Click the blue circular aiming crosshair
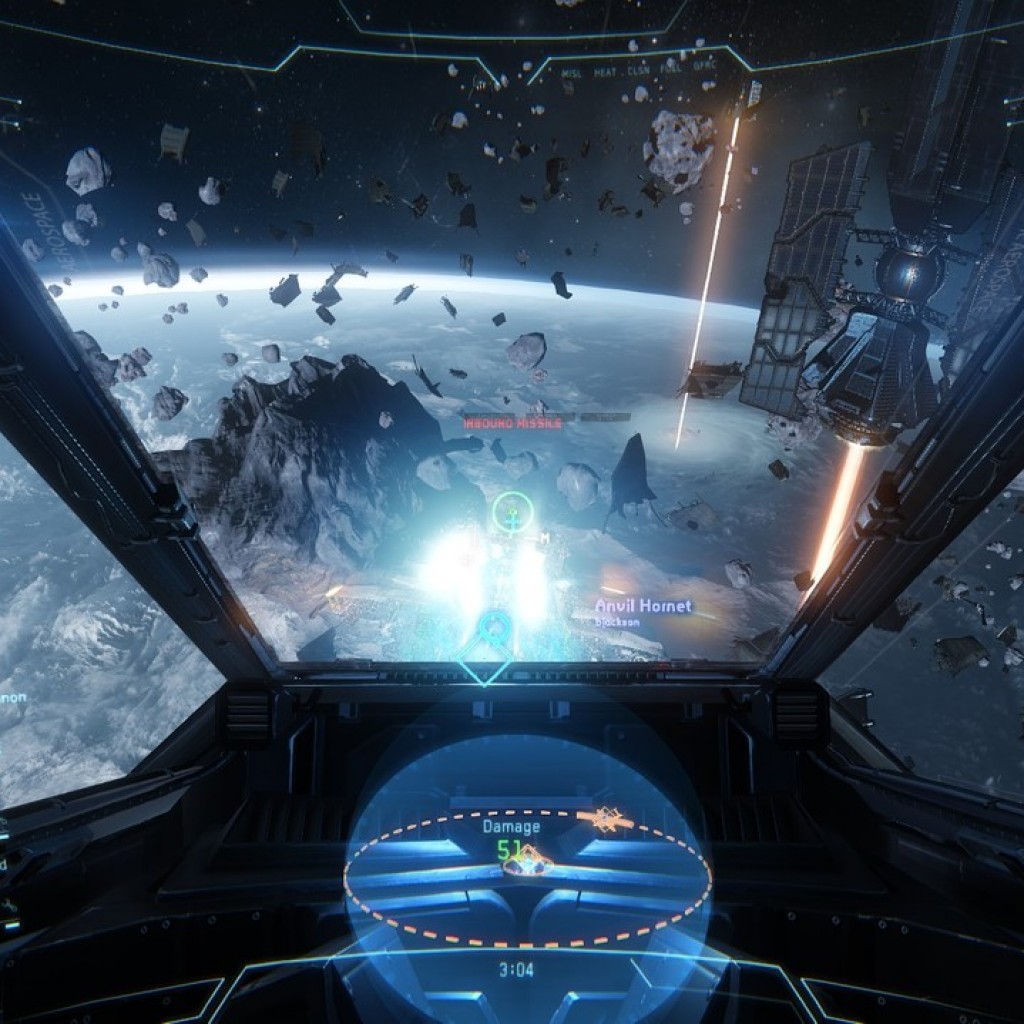This screenshot has width=1024, height=1024. (493, 628)
